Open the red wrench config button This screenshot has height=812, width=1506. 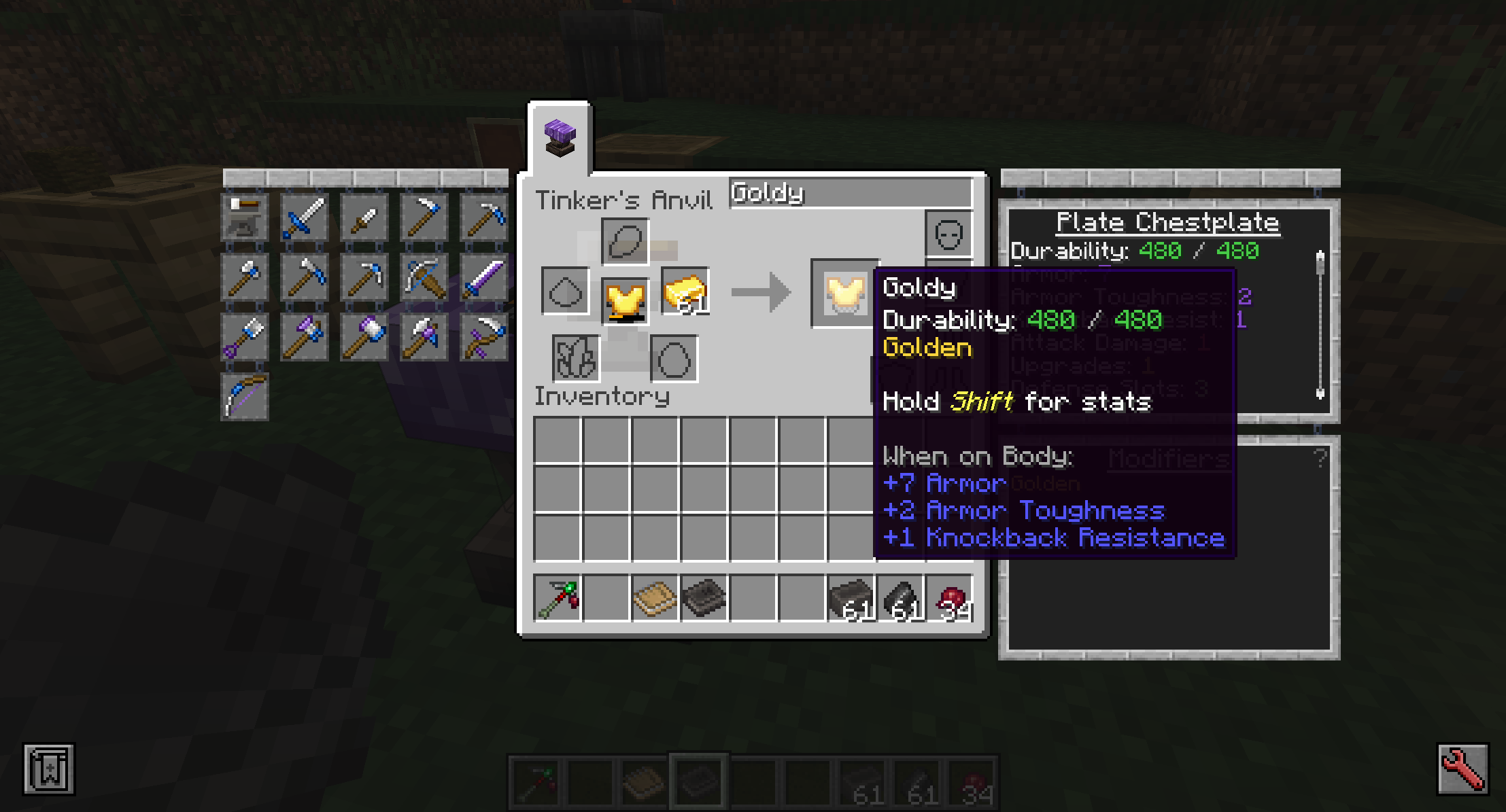click(1462, 769)
